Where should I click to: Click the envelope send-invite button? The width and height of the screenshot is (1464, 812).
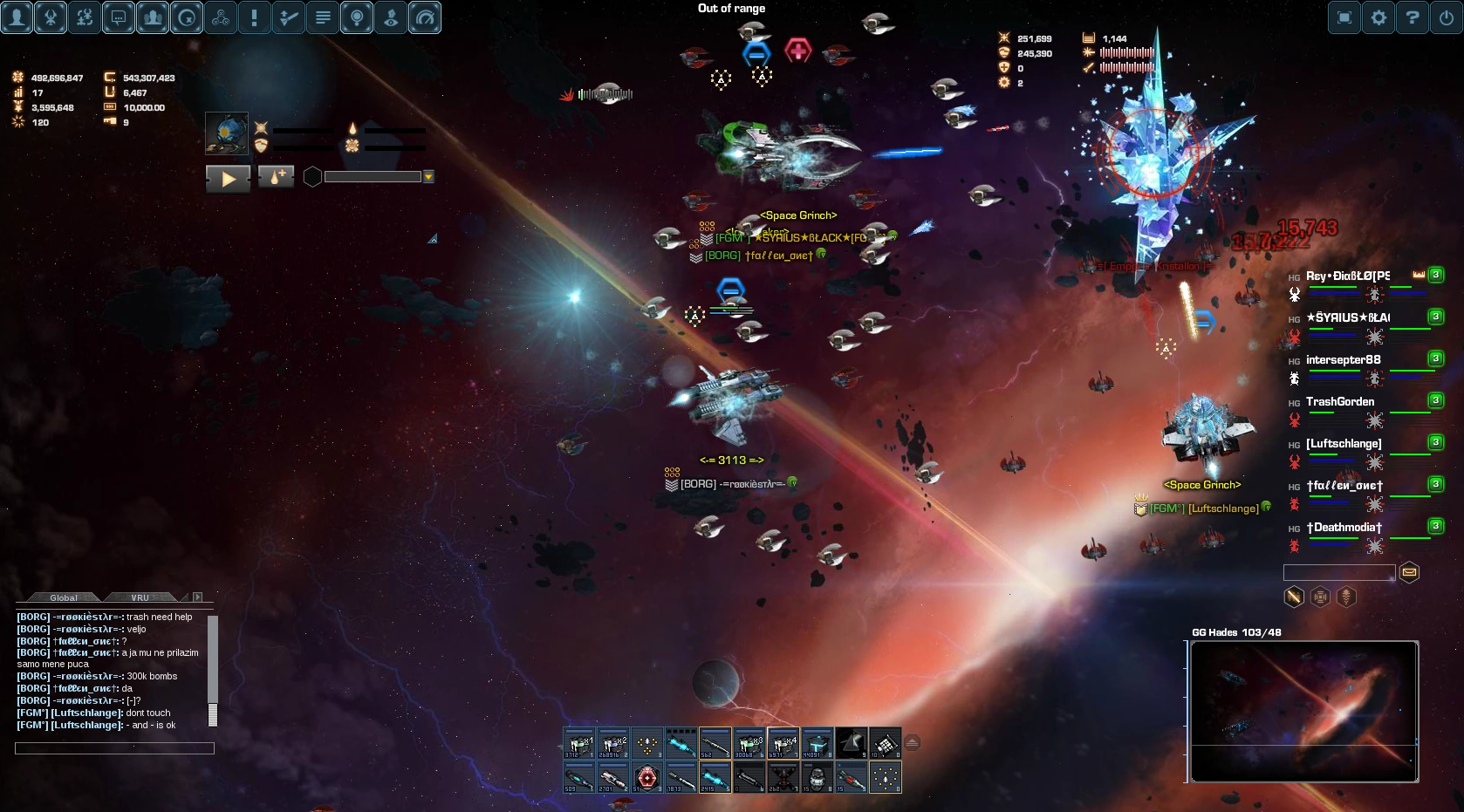[x=1409, y=572]
